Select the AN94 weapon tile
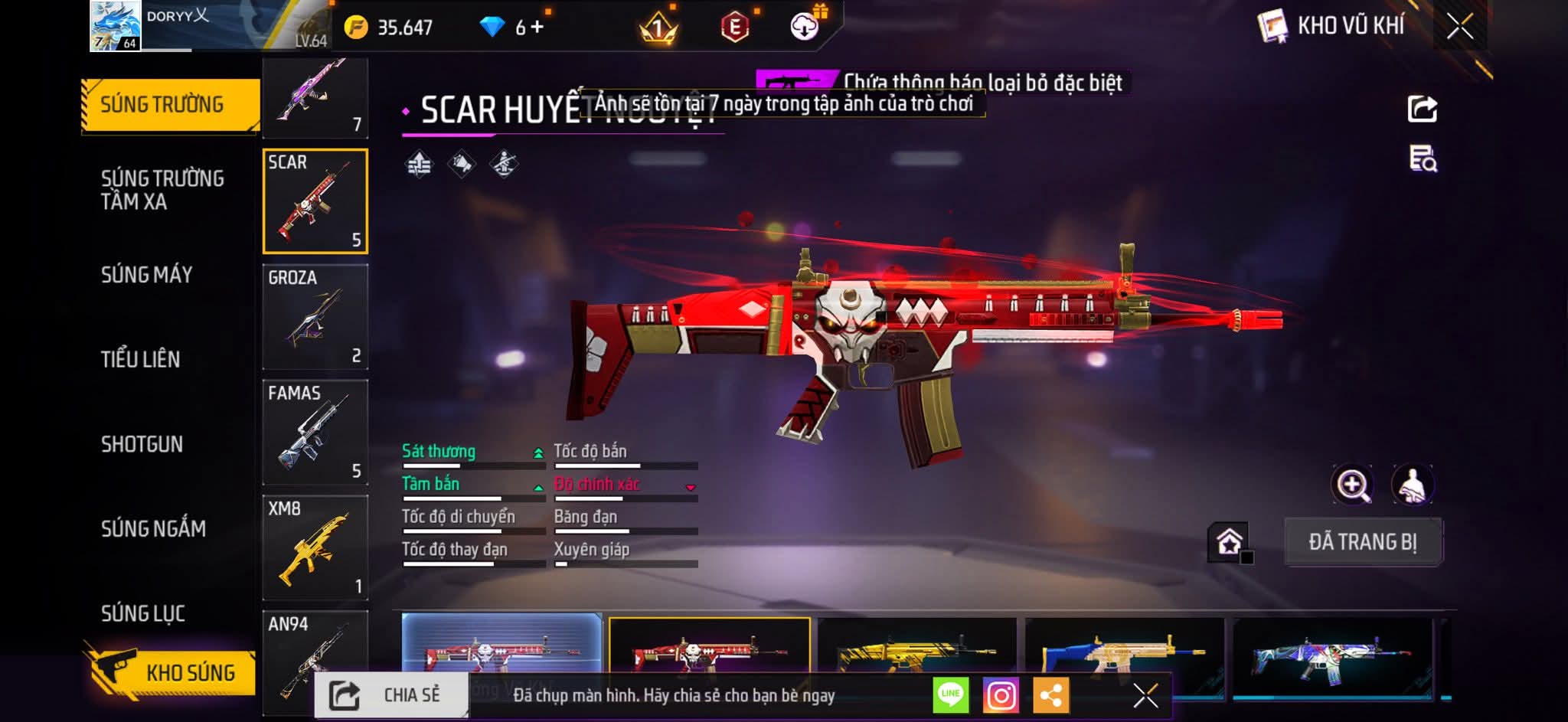 click(x=315, y=660)
